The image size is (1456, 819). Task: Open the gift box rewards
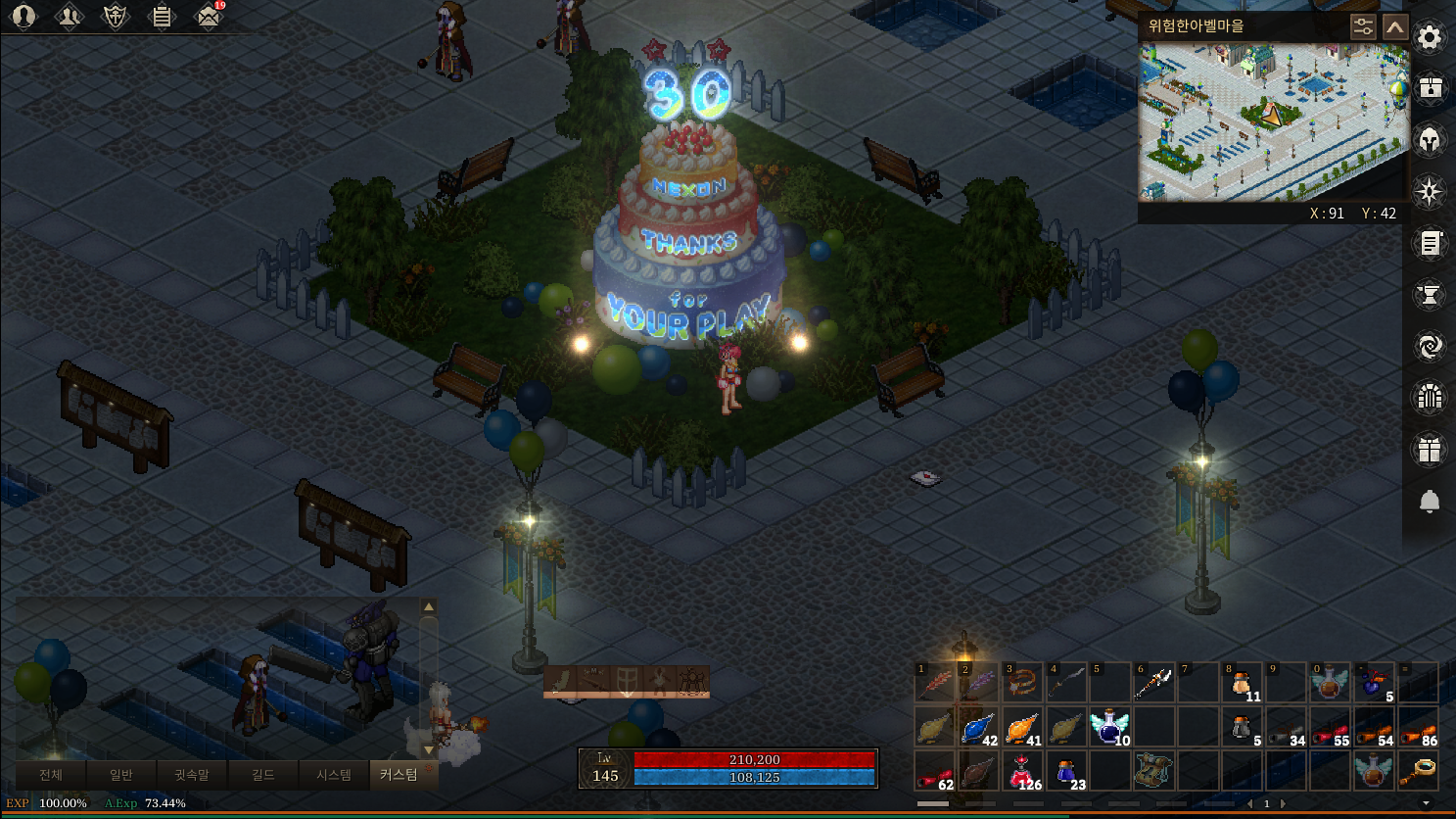(1429, 450)
